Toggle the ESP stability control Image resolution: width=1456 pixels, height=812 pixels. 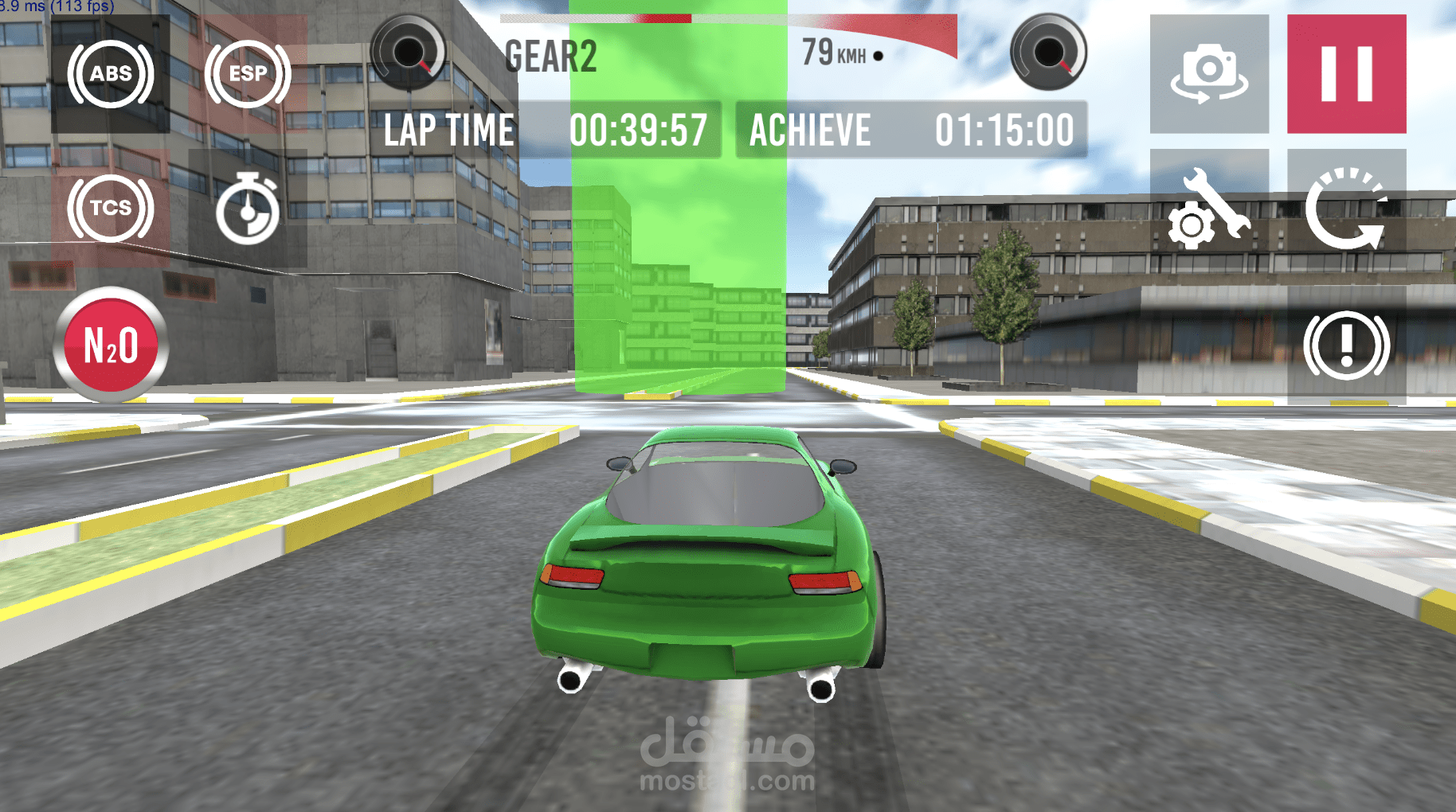(248, 74)
